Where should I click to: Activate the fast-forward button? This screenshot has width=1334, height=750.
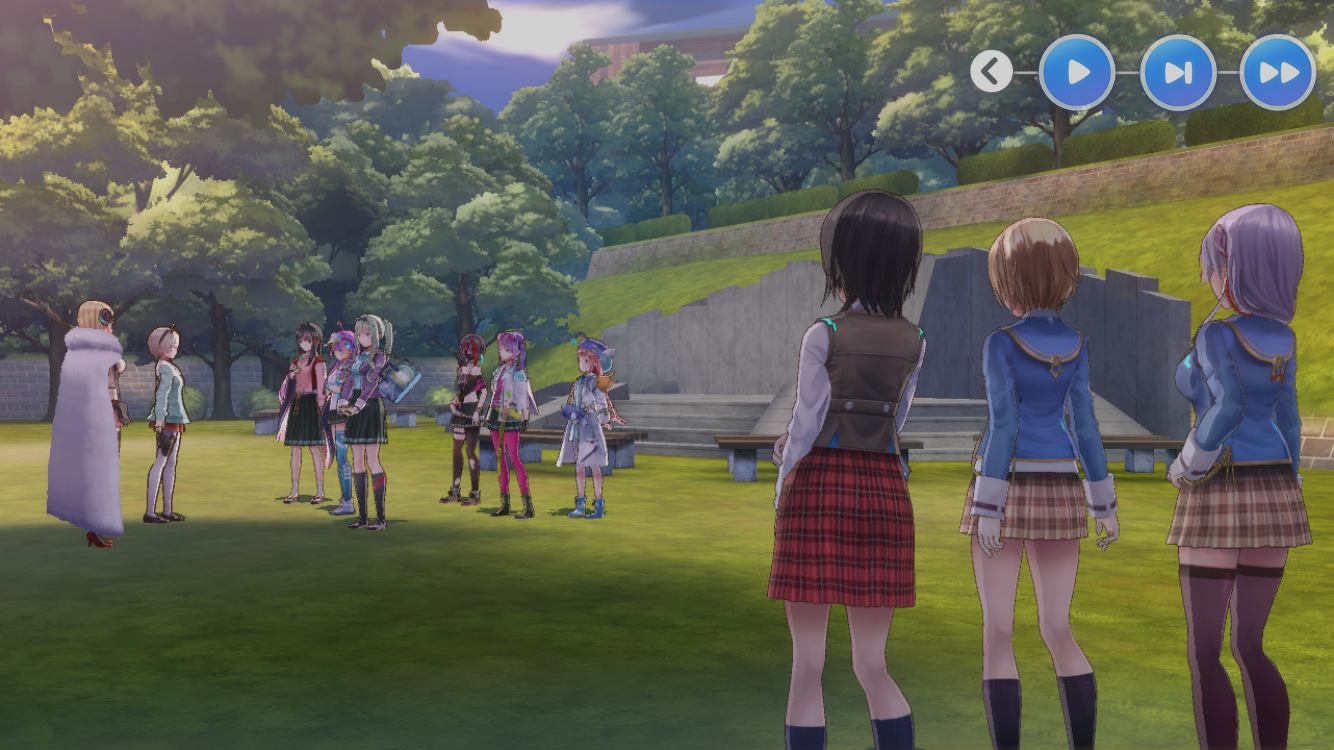(1278, 72)
